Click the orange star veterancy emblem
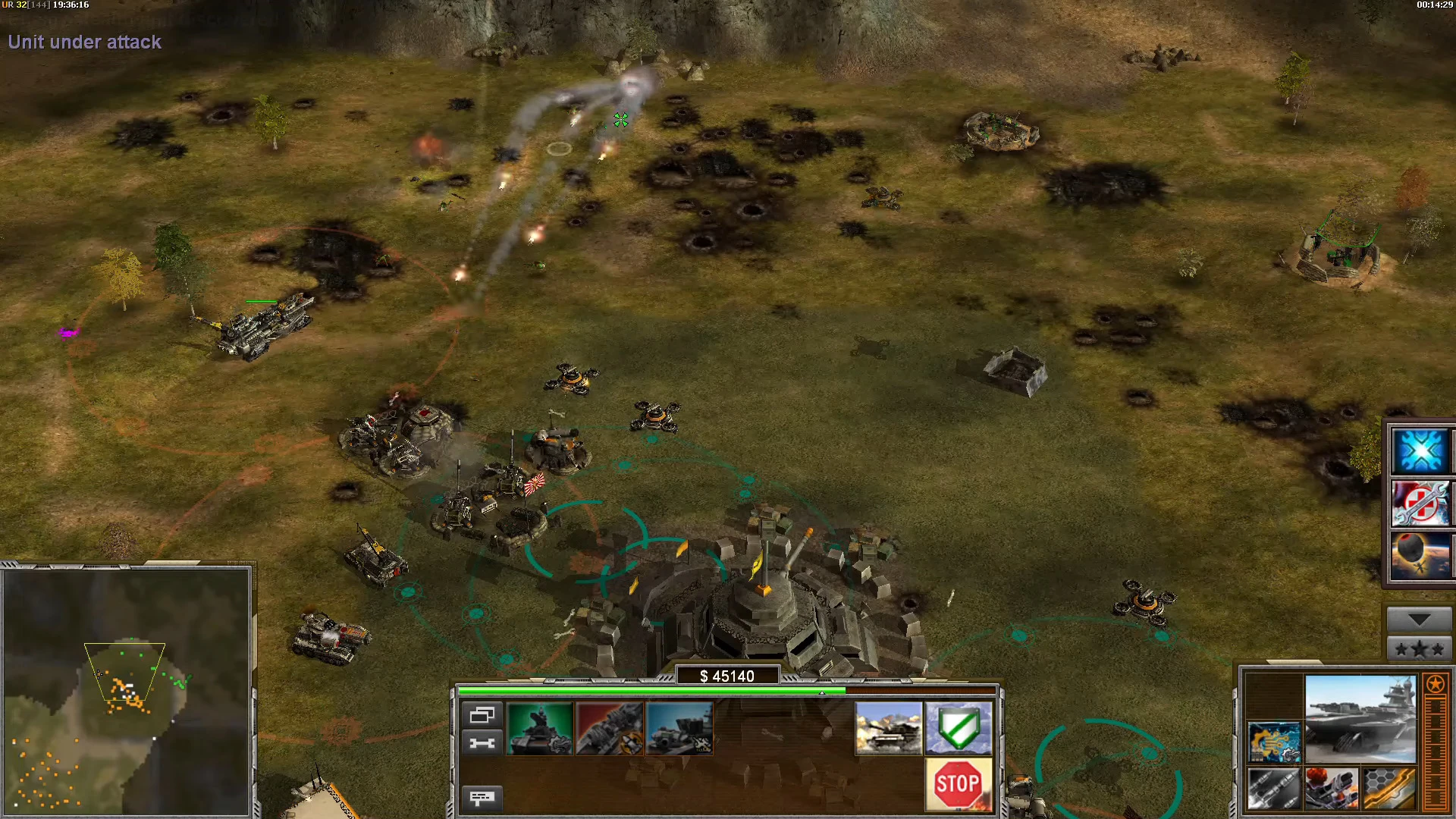The image size is (1456, 819). tap(1435, 684)
